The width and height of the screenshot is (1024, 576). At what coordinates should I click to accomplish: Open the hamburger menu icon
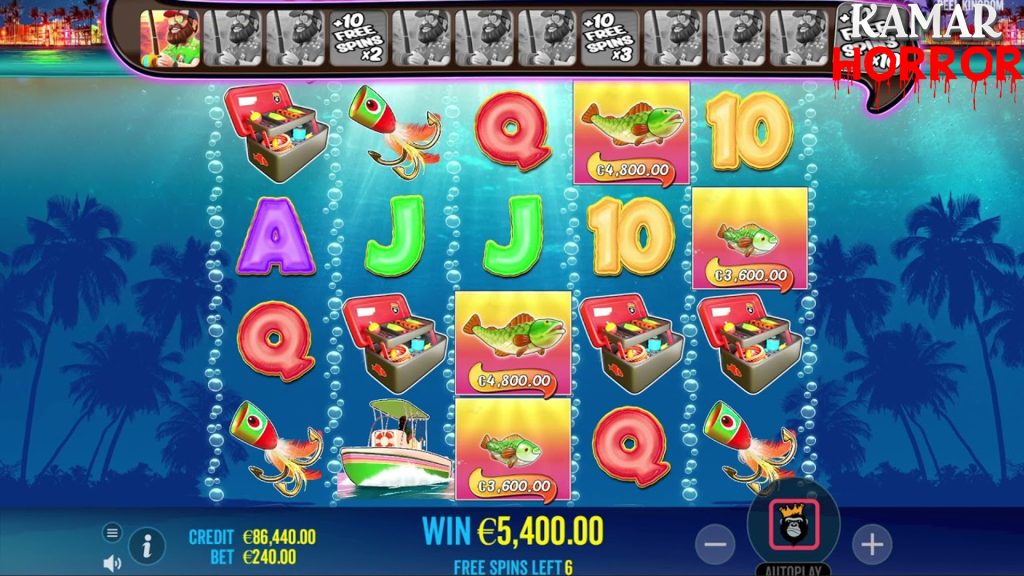(x=112, y=533)
